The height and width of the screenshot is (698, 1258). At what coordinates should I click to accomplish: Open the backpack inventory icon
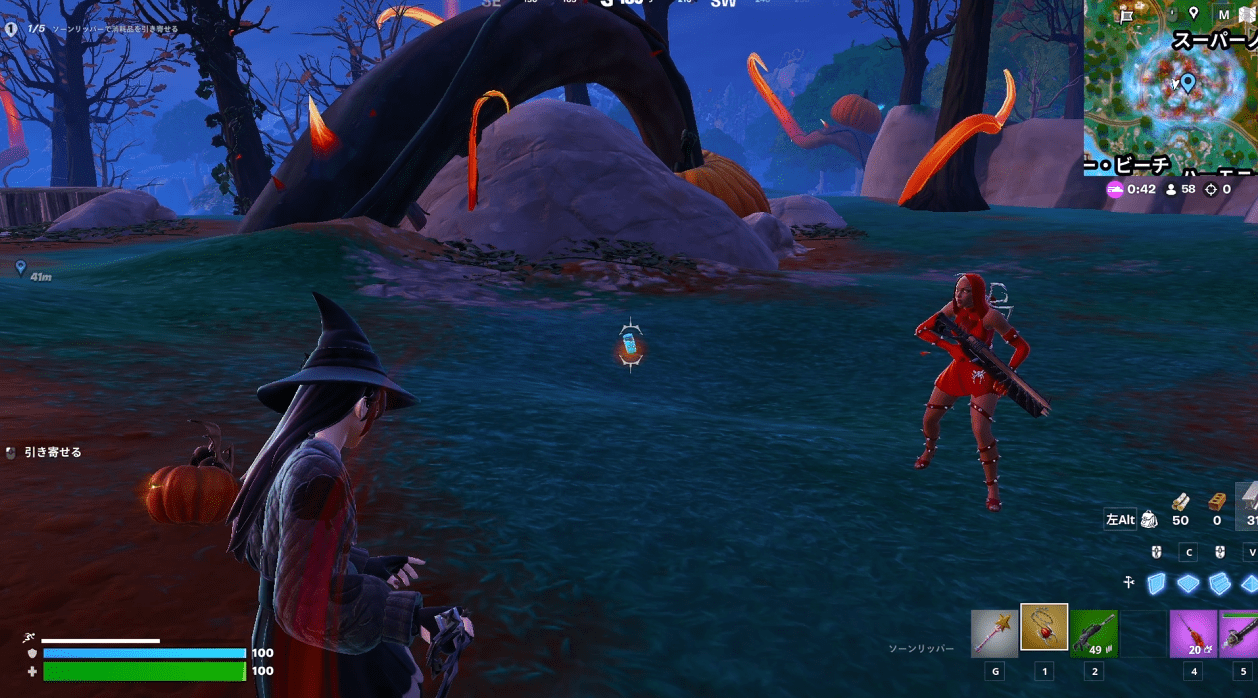(1149, 519)
